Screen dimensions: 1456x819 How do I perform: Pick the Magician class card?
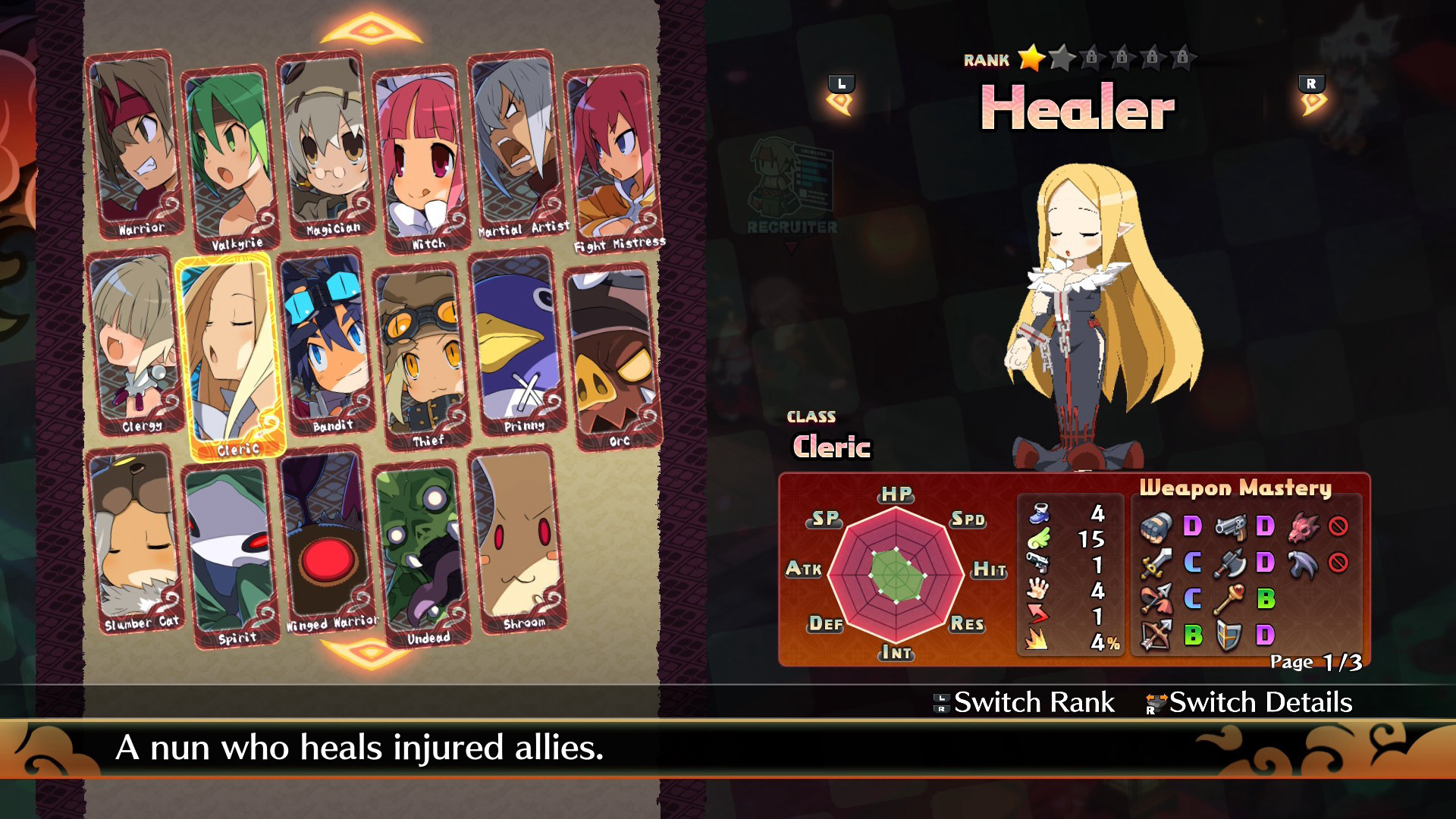pos(325,144)
